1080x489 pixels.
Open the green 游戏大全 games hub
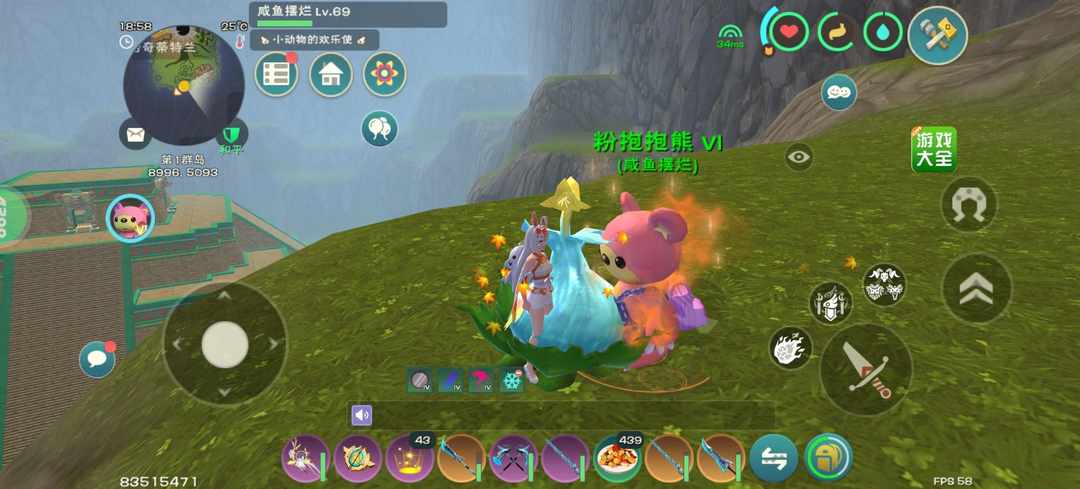(x=933, y=149)
